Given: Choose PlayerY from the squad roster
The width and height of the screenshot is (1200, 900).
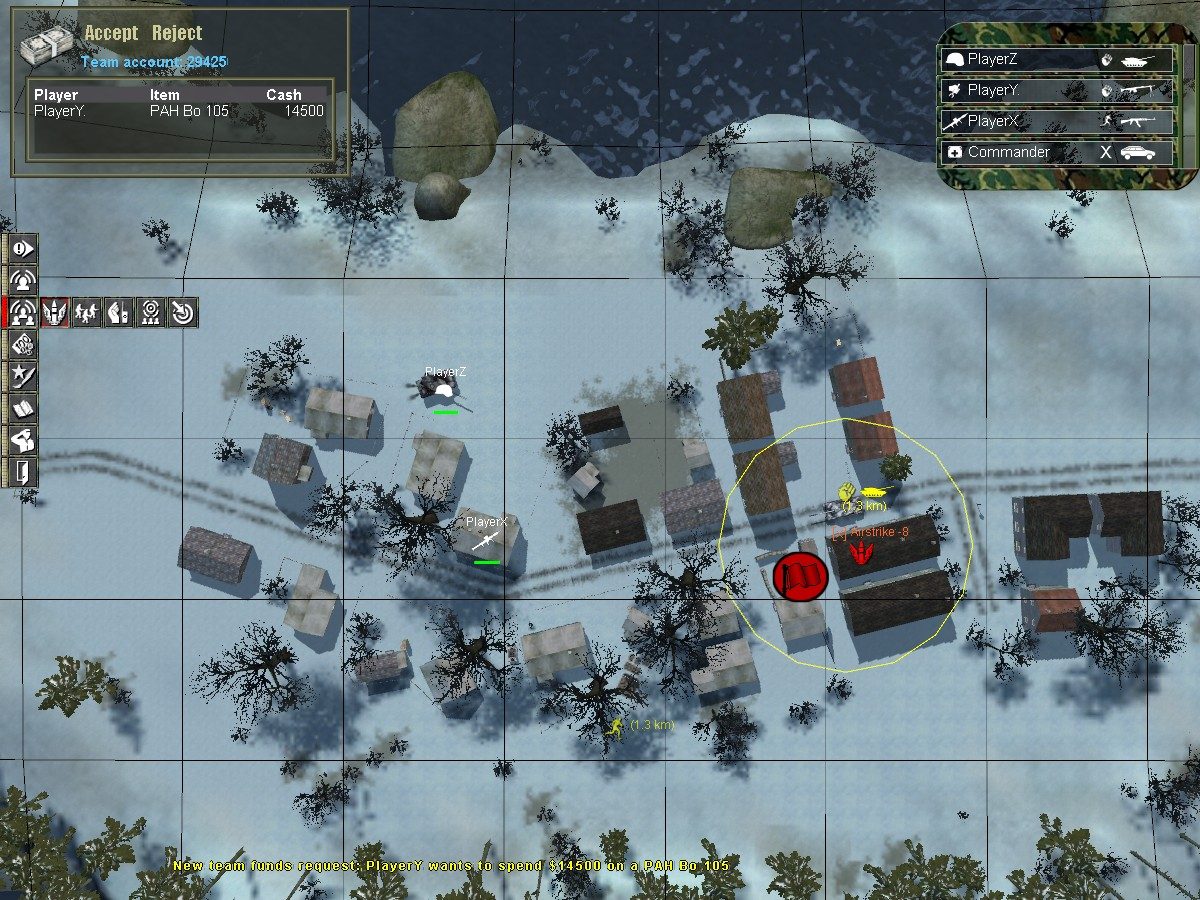Looking at the screenshot, I should click(x=1057, y=91).
